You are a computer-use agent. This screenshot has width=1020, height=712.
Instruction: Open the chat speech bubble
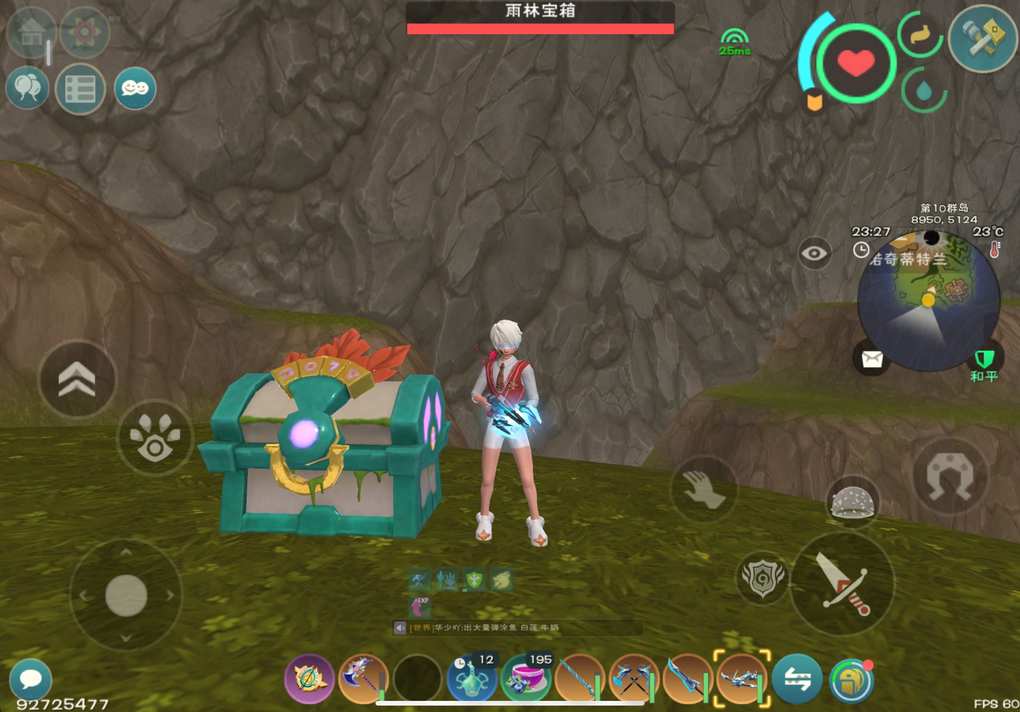[31, 678]
